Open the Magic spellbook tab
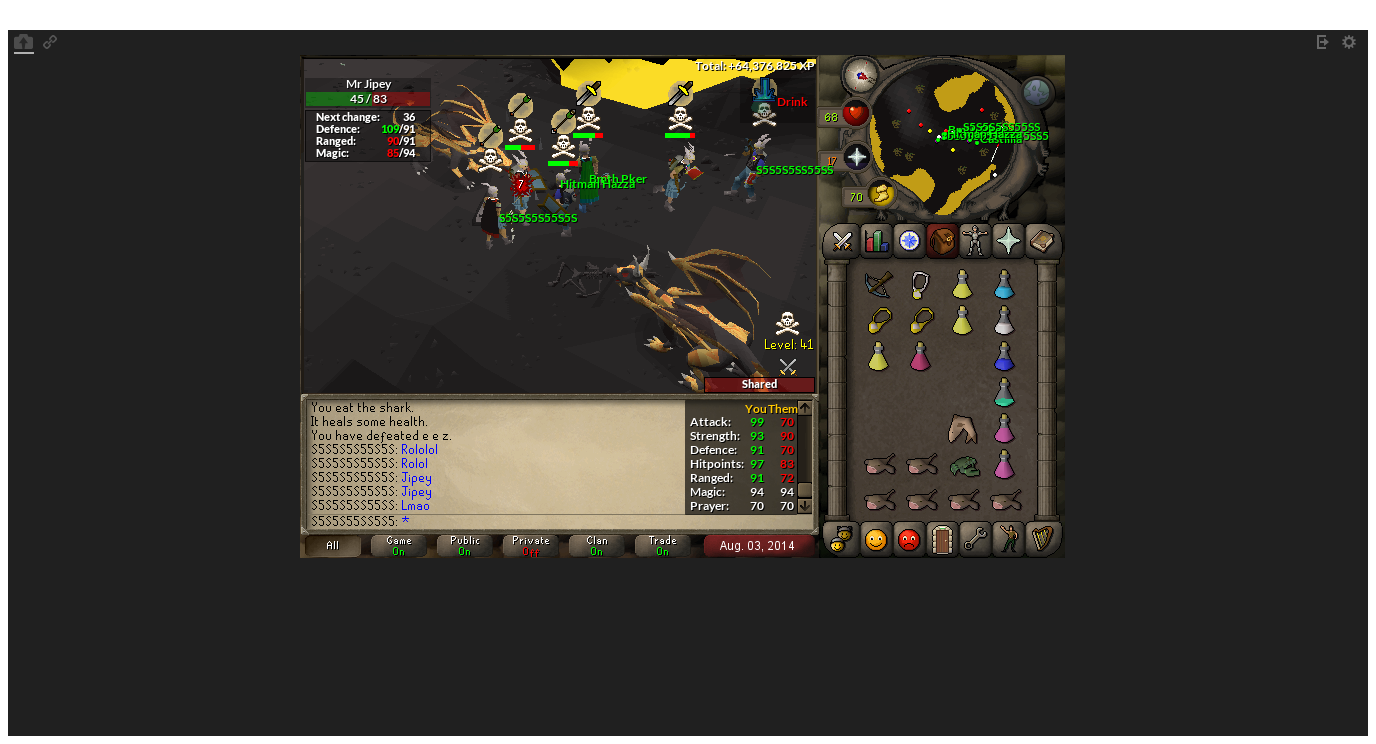 (x=1043, y=241)
